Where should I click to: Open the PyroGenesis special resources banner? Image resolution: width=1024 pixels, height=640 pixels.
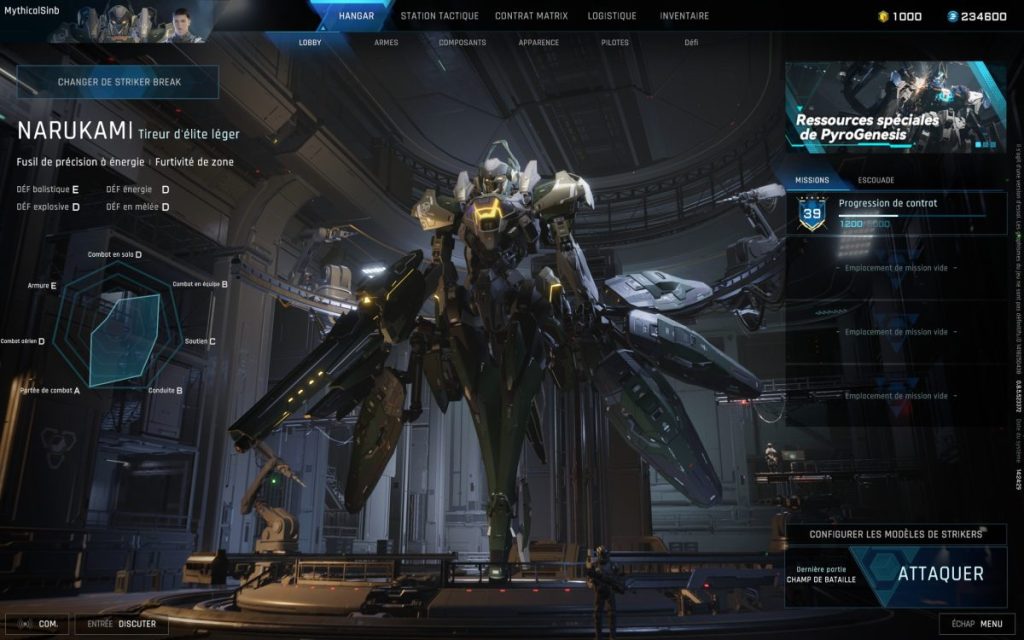tap(895, 107)
